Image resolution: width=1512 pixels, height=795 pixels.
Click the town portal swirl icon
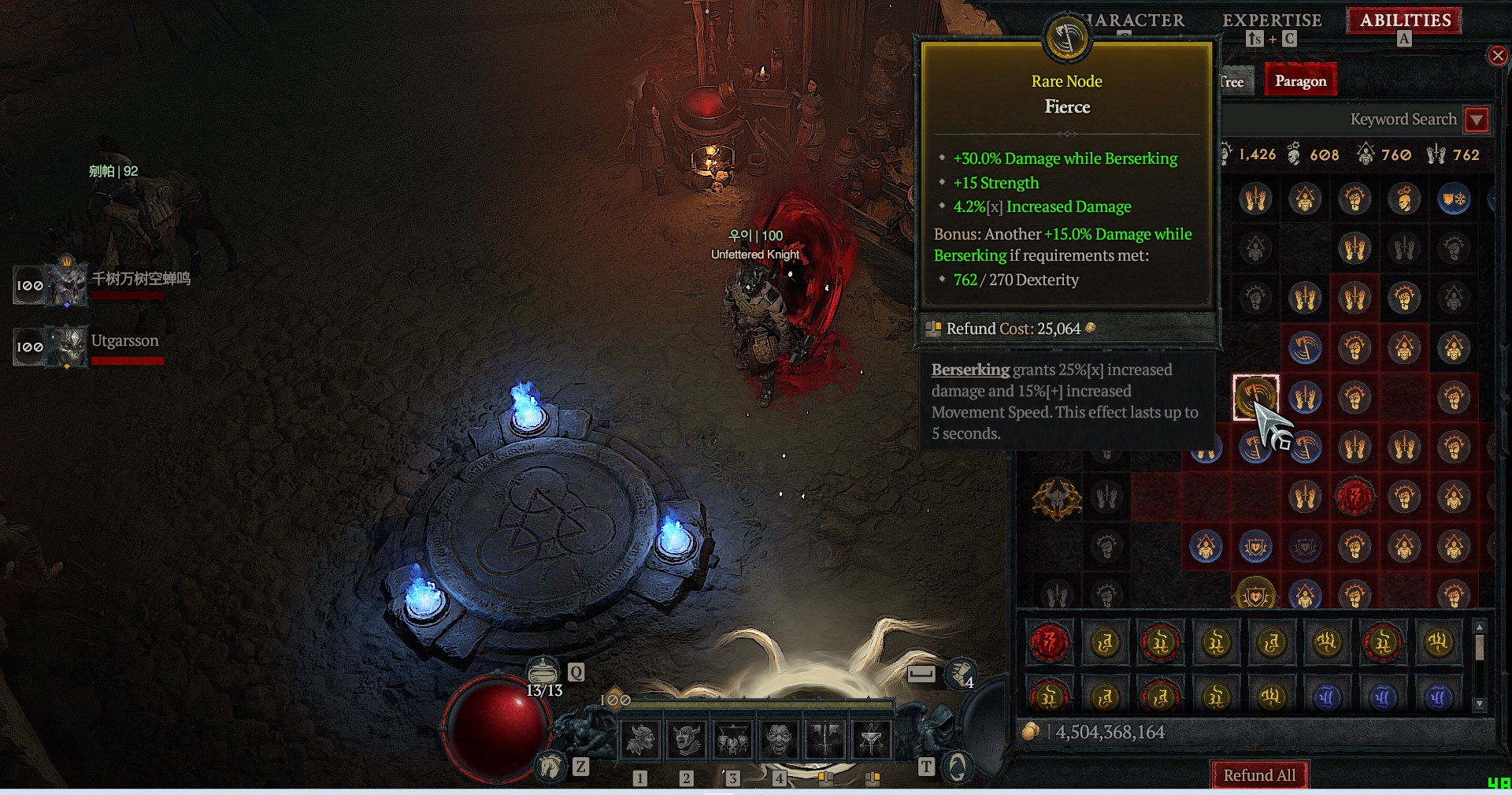click(x=957, y=766)
